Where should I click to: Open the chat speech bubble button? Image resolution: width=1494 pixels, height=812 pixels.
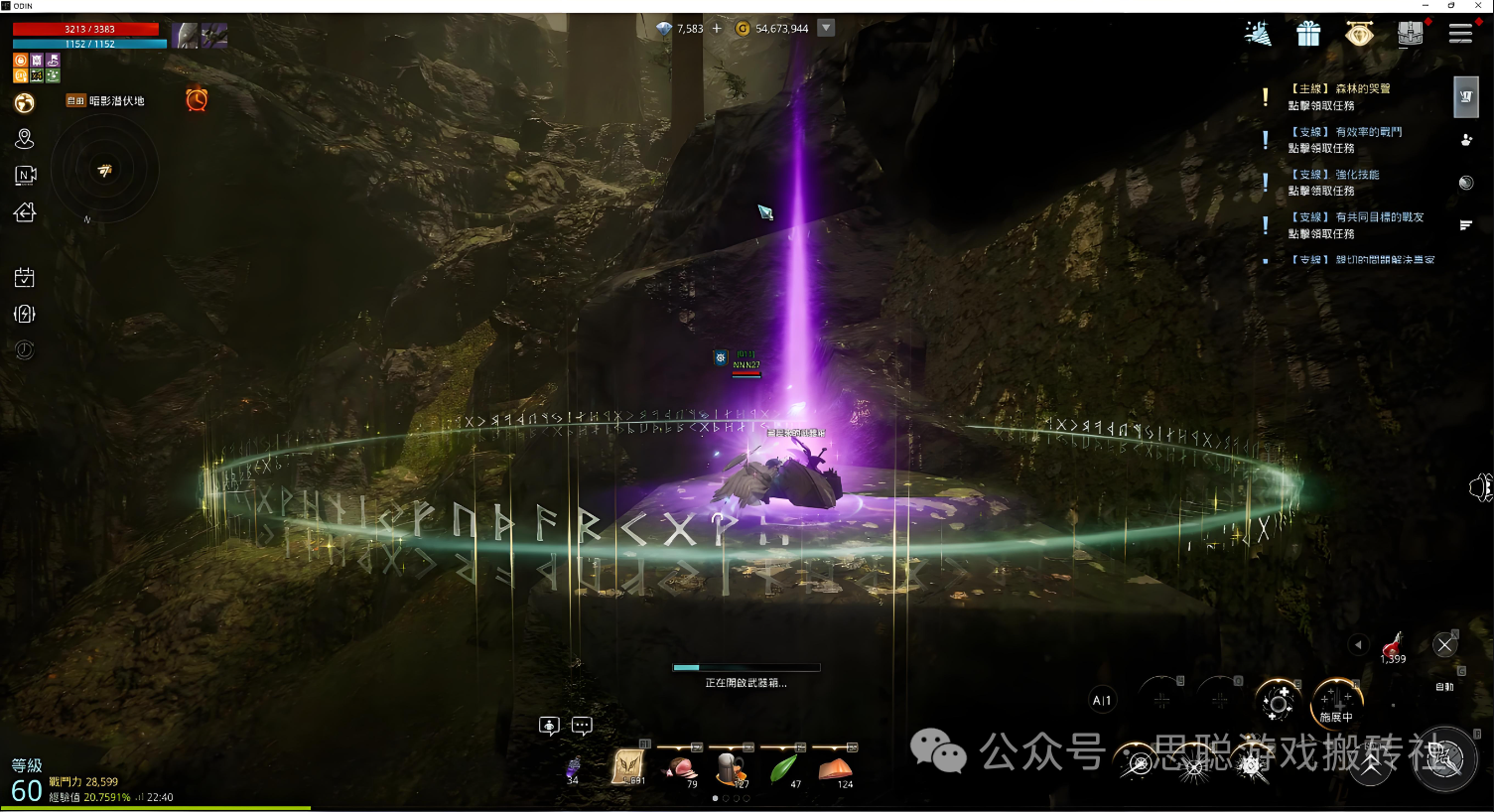(x=582, y=726)
